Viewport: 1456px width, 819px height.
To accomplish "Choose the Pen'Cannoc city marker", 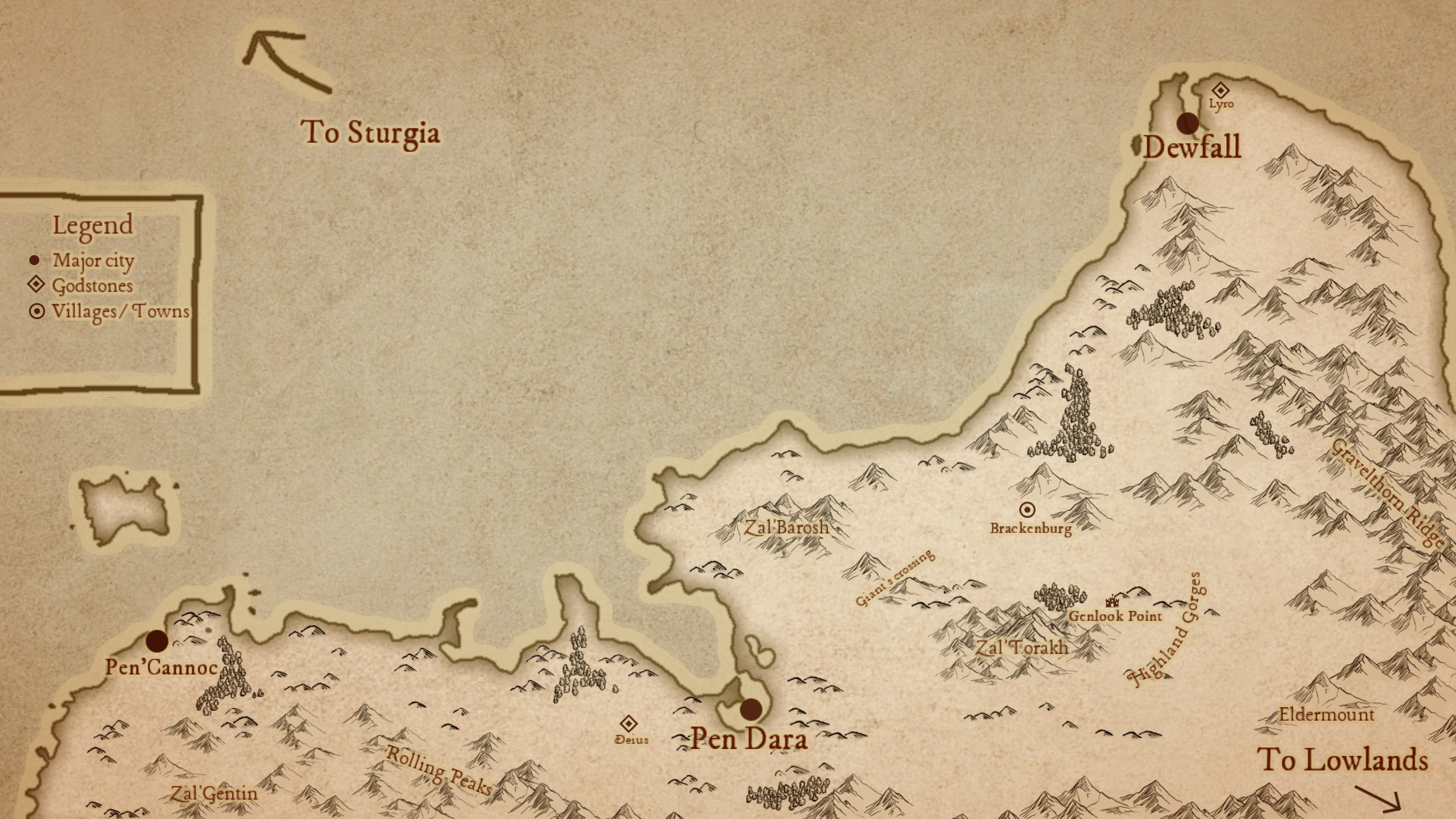I will click(x=157, y=641).
